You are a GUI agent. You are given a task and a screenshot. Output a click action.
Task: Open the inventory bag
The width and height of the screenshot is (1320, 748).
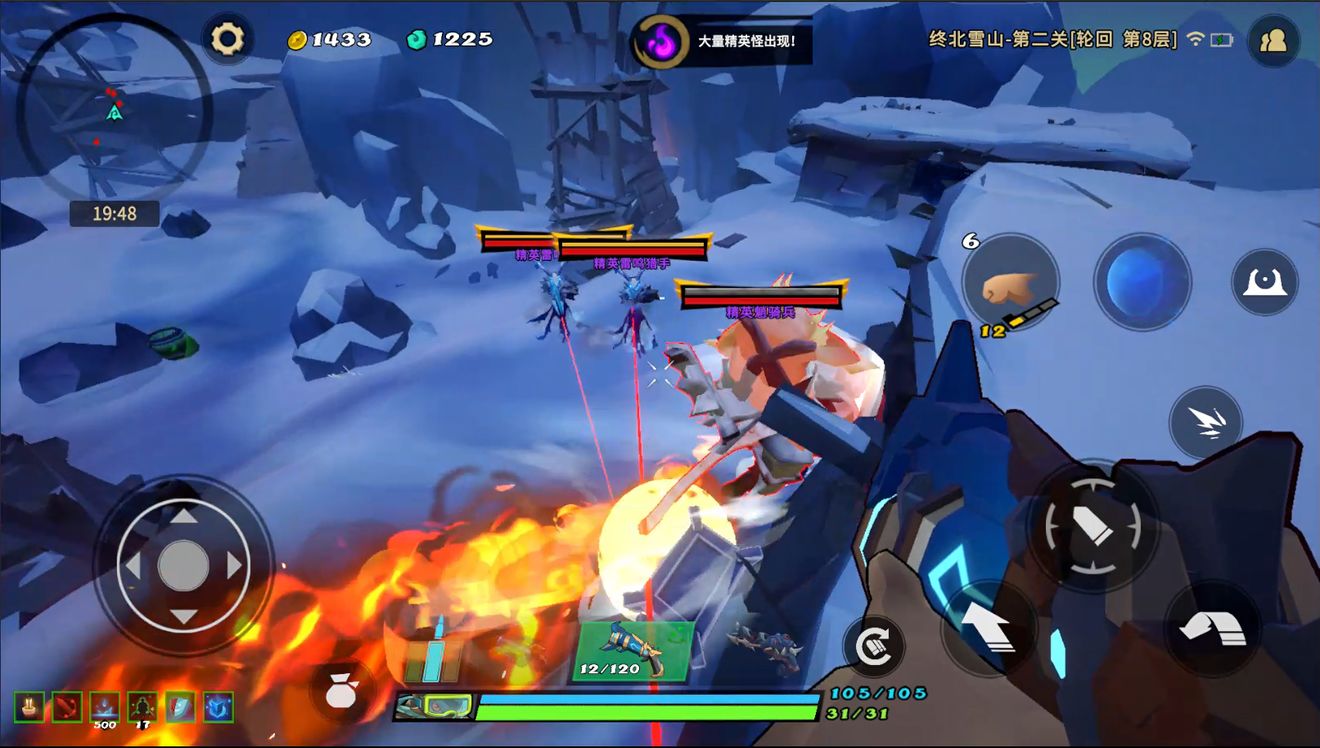[x=343, y=690]
